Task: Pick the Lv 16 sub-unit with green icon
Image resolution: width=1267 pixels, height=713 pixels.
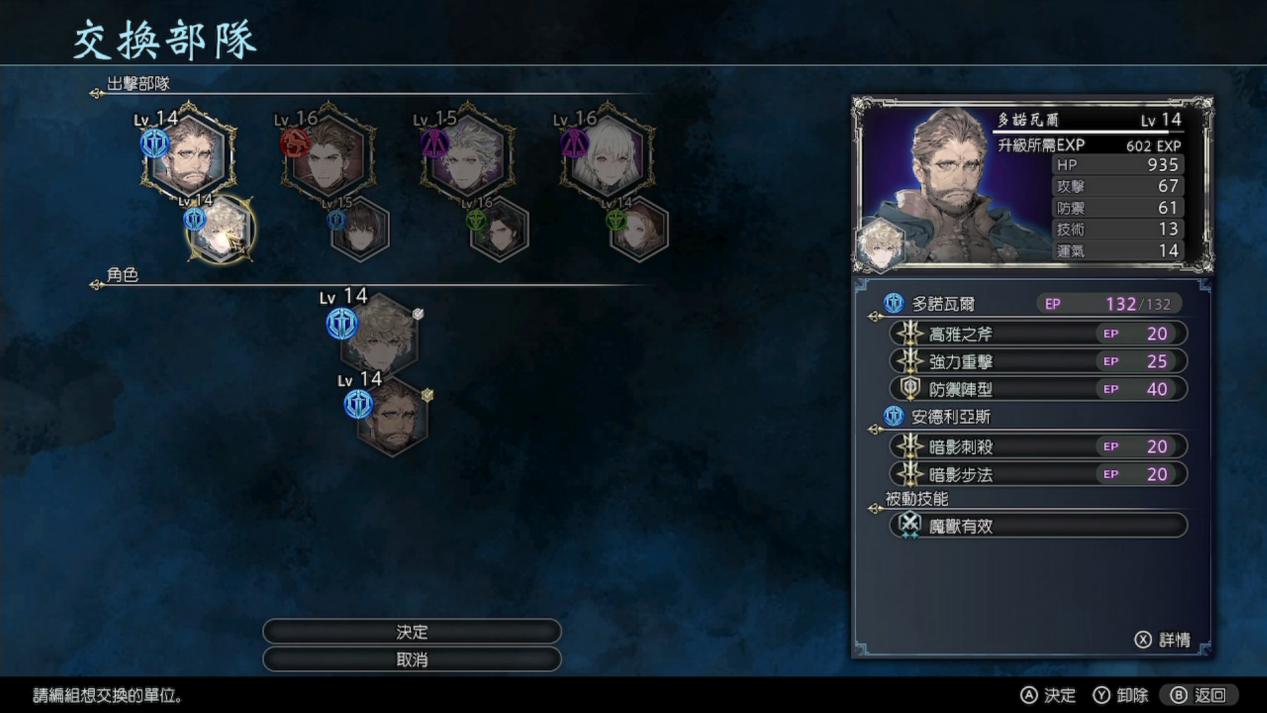Action: click(x=499, y=230)
